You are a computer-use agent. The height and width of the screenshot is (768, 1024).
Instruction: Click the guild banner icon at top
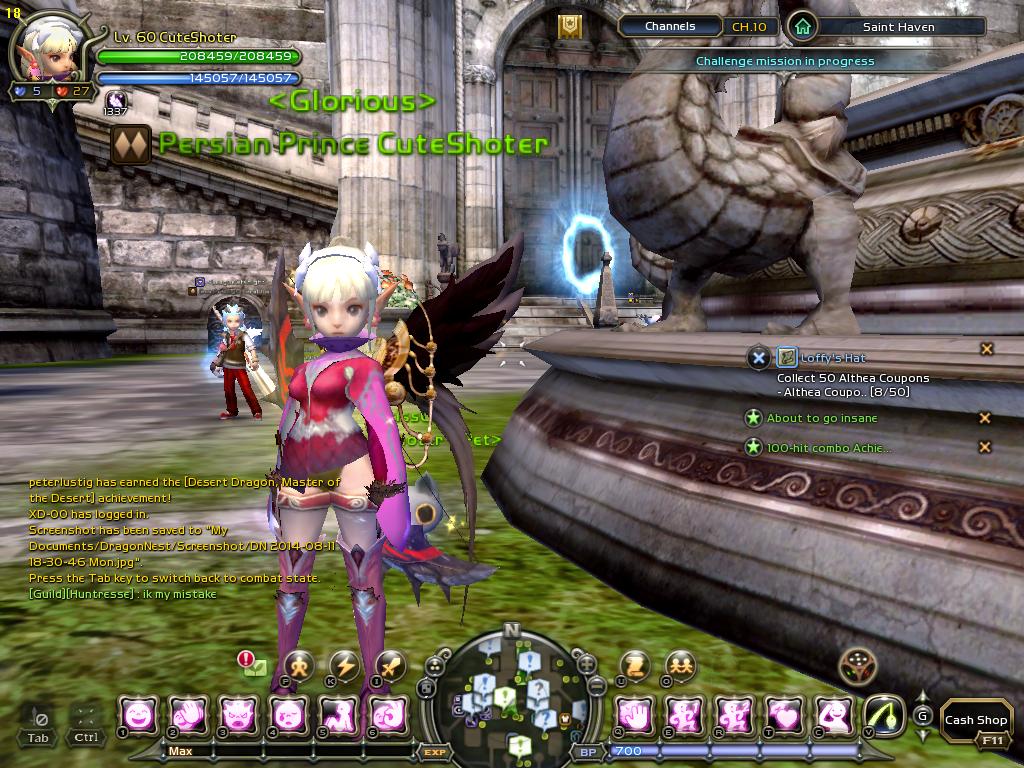point(570,27)
